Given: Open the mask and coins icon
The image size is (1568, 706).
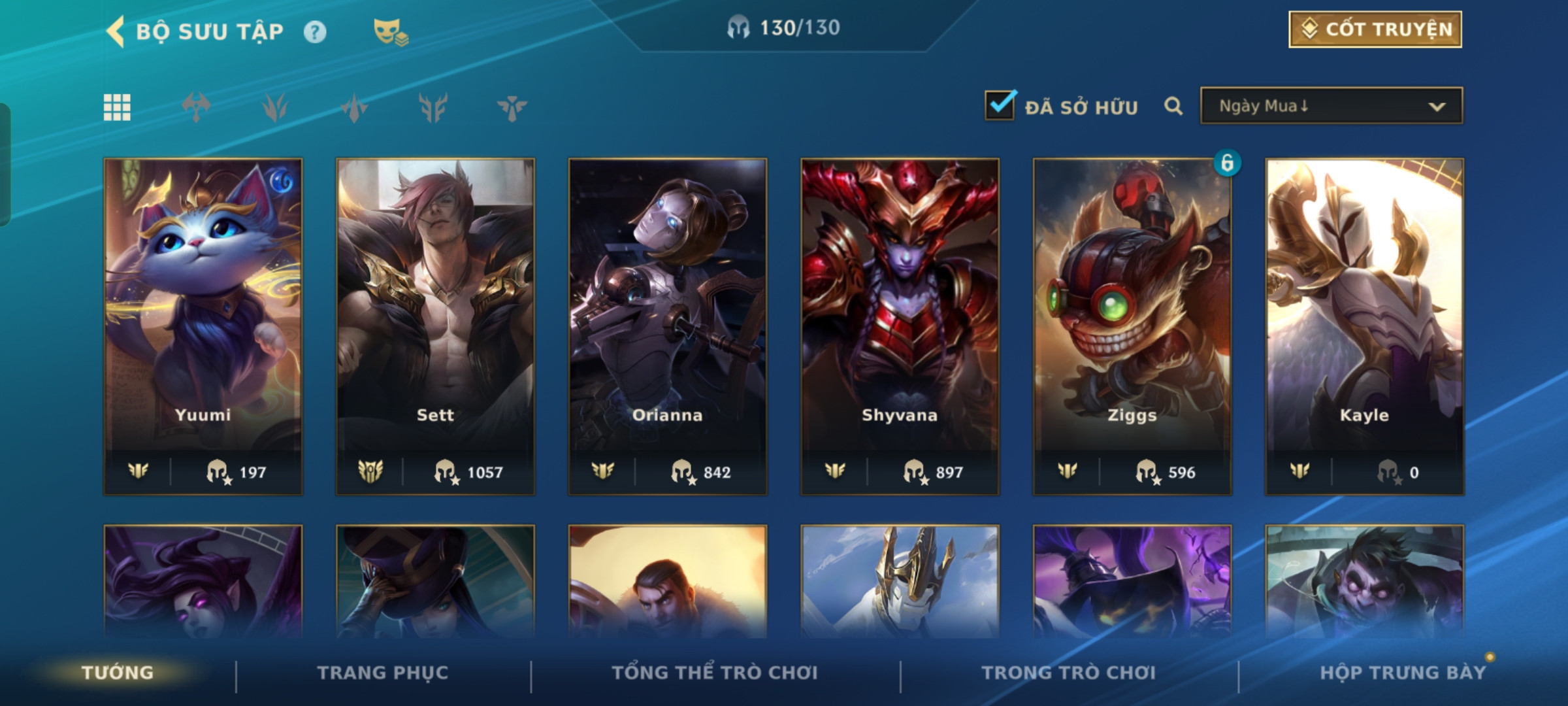Looking at the screenshot, I should pos(390,32).
